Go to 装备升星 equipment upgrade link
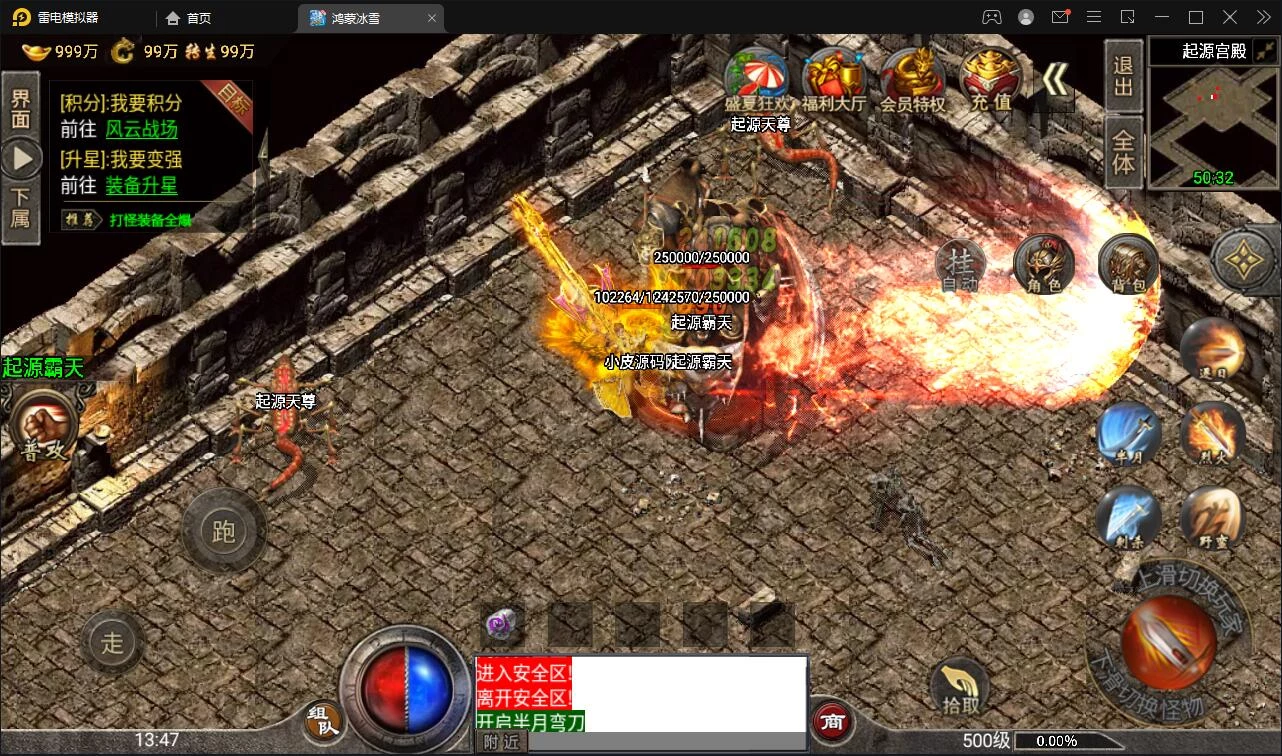 point(141,185)
